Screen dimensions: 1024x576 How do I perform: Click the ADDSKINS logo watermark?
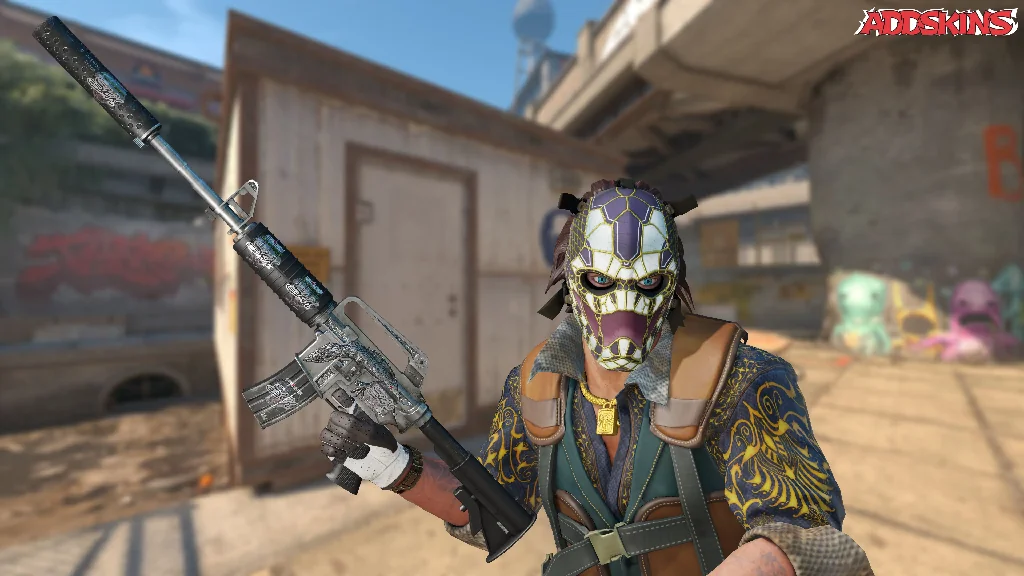click(937, 22)
